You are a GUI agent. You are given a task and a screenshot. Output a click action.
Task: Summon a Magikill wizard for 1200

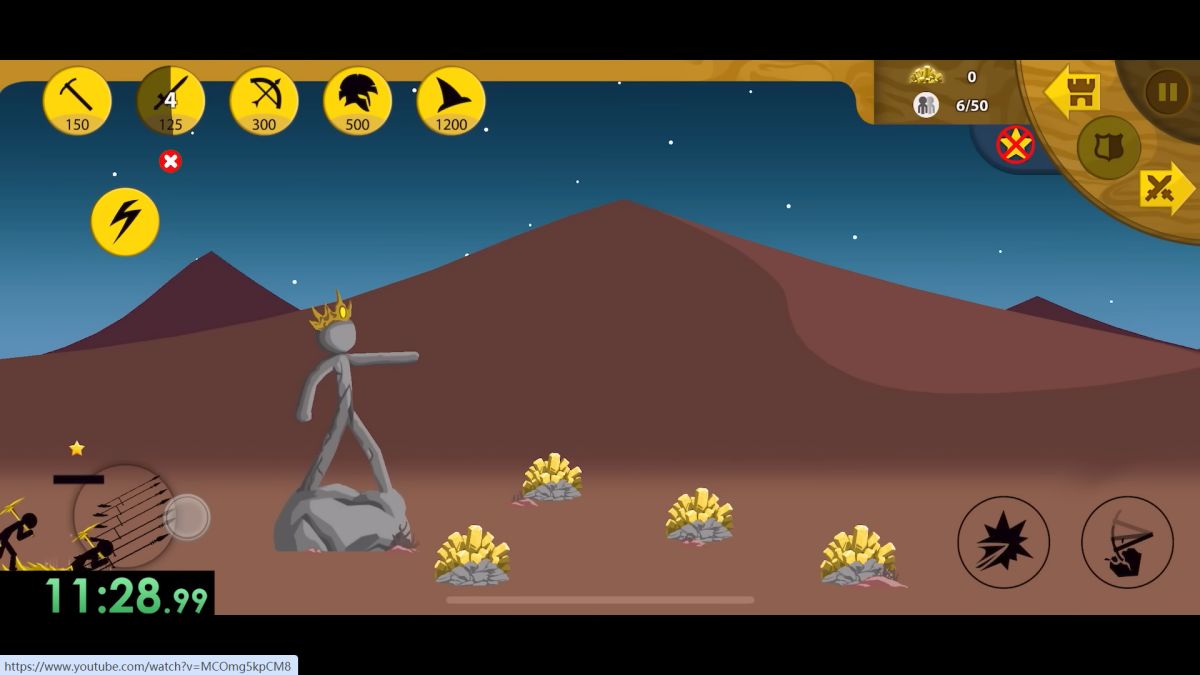(x=451, y=100)
